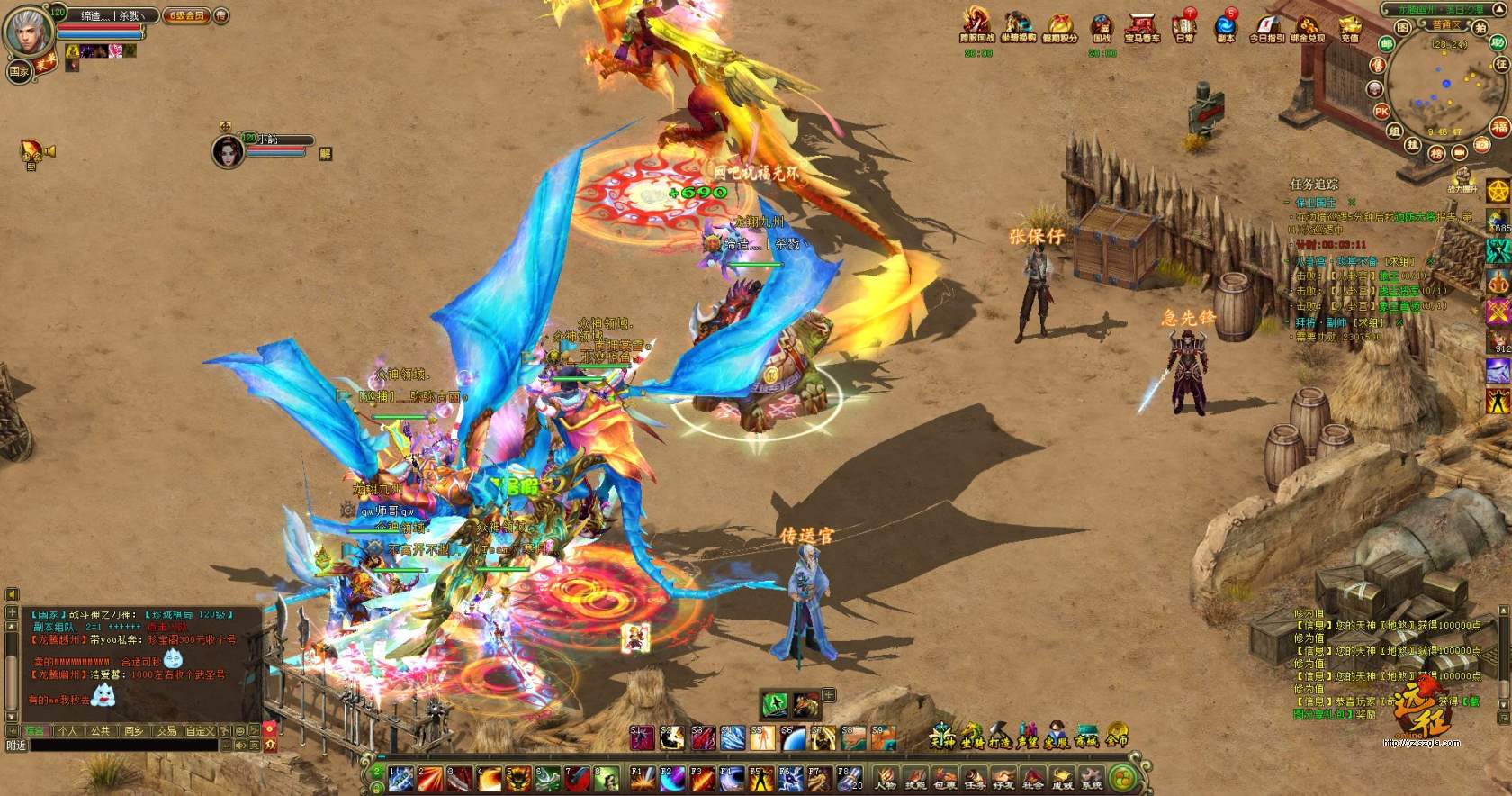This screenshot has height=796, width=1512.
Task: Click the player portrait avatar
Action: [x=29, y=32]
